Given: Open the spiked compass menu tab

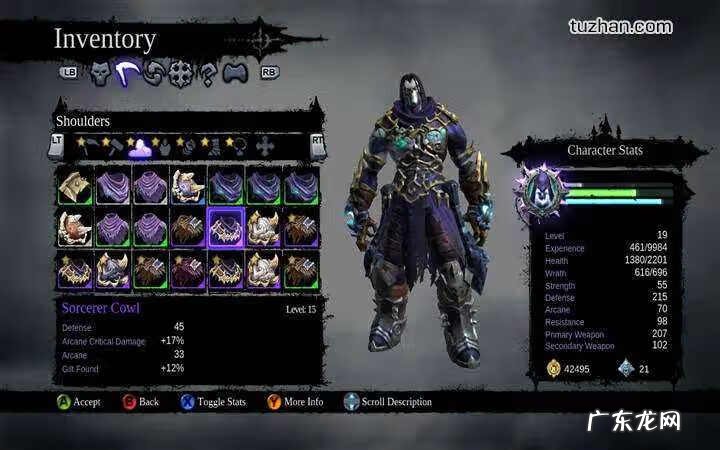Looking at the screenshot, I should [181, 73].
